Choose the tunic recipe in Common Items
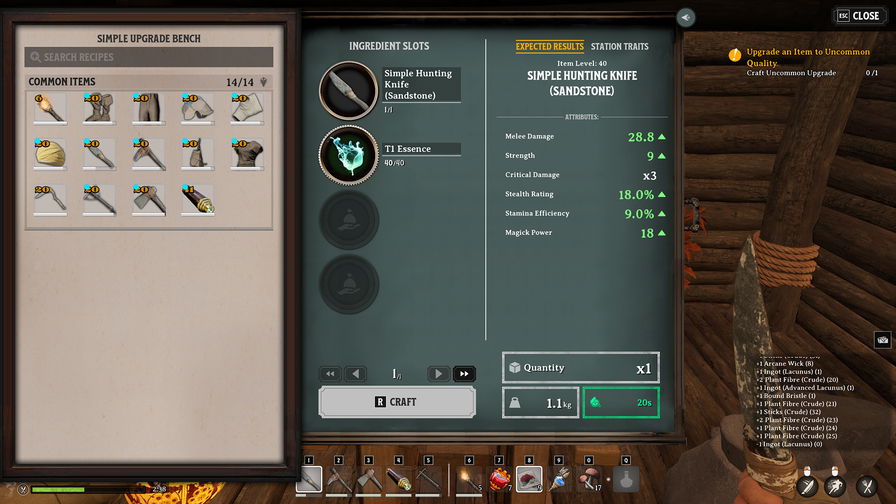 click(x=246, y=154)
